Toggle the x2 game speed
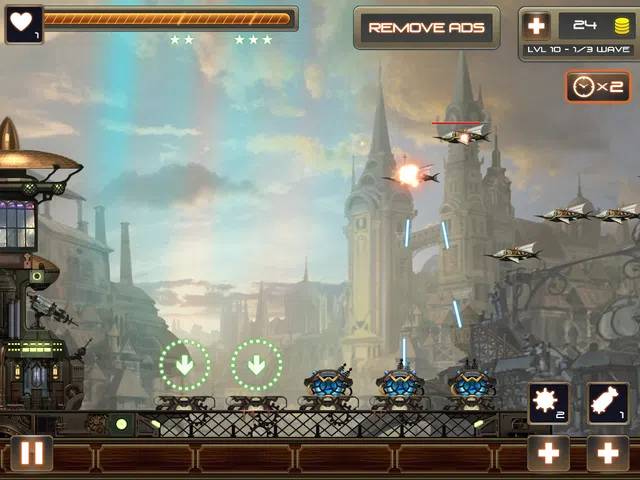 pos(597,86)
